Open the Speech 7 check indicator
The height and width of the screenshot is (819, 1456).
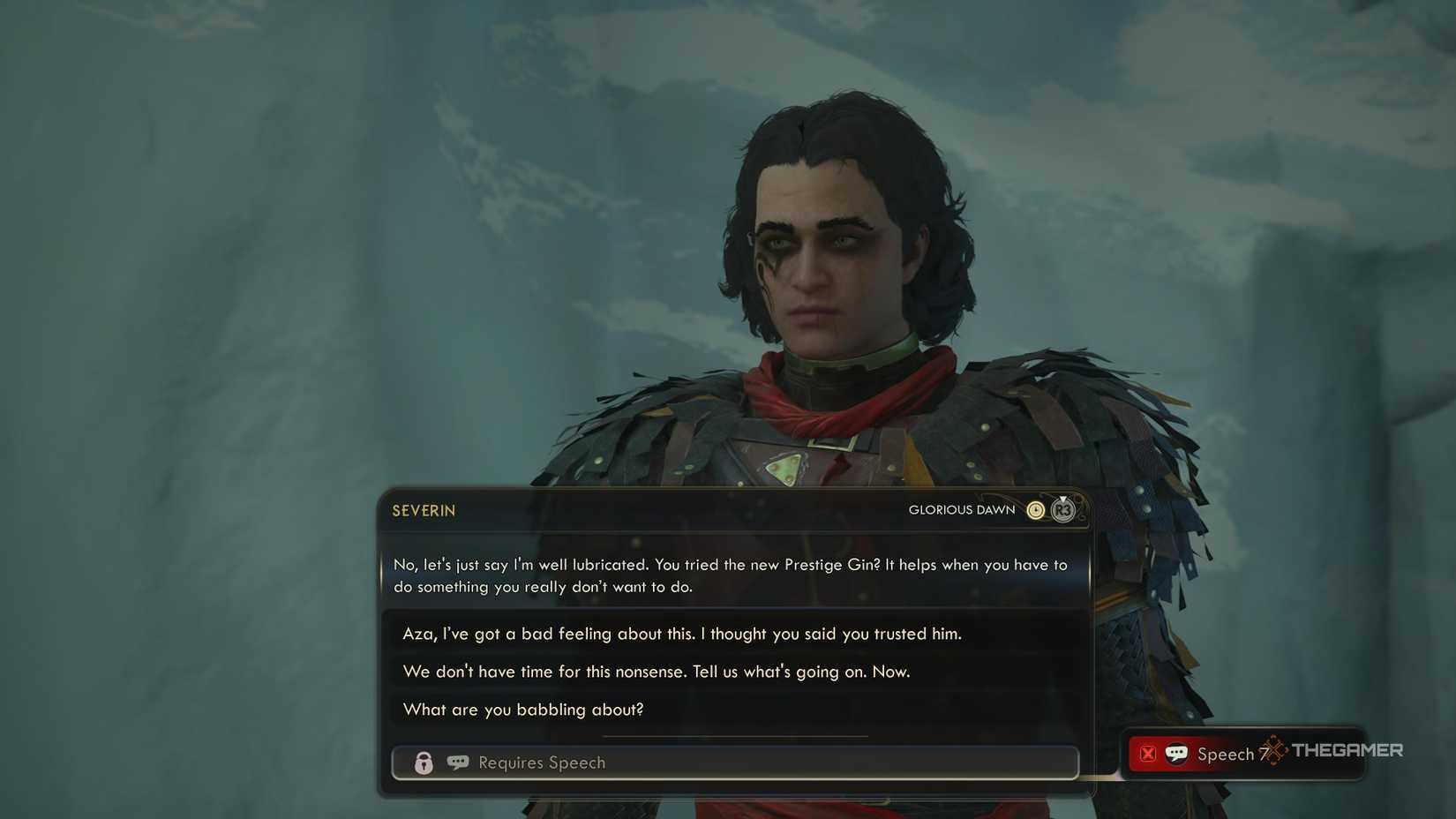pos(1226,754)
